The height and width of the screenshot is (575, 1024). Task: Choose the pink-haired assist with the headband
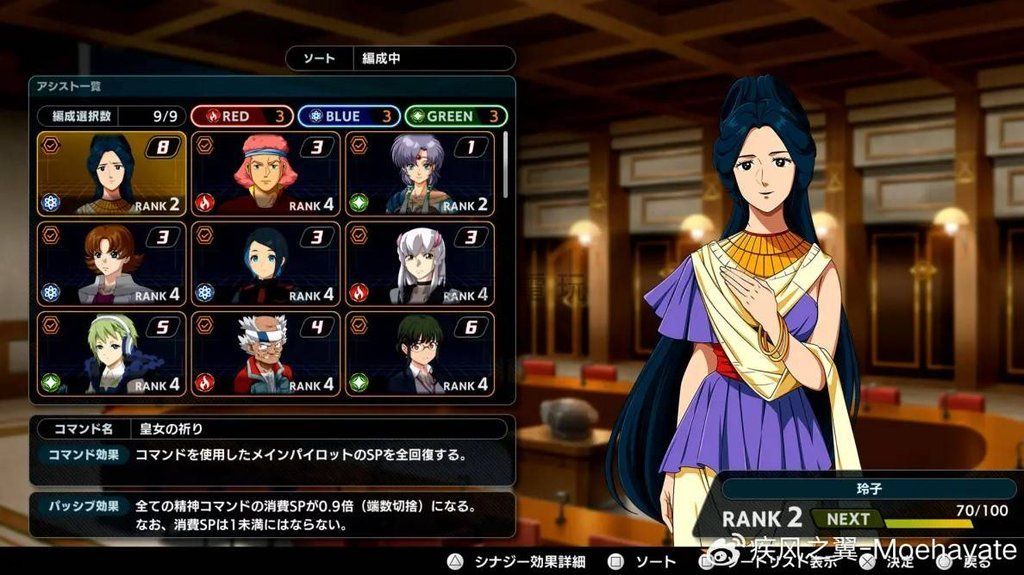point(265,173)
